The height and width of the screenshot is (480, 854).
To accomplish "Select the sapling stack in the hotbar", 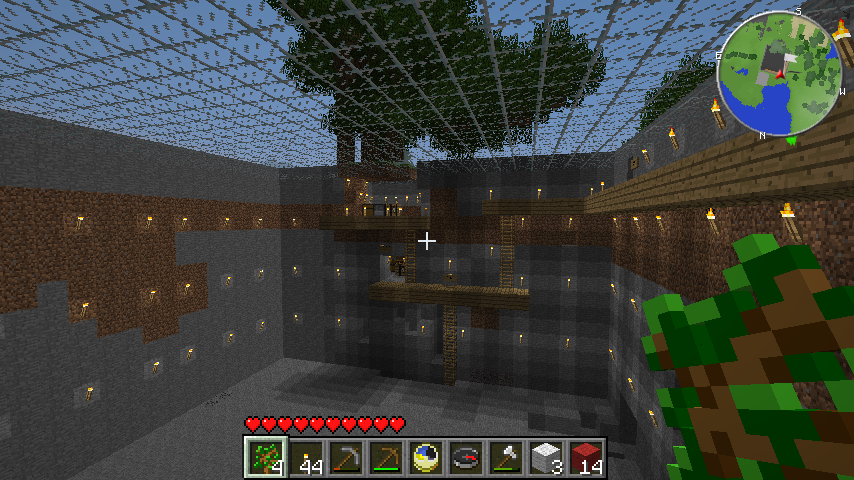I will [266, 457].
